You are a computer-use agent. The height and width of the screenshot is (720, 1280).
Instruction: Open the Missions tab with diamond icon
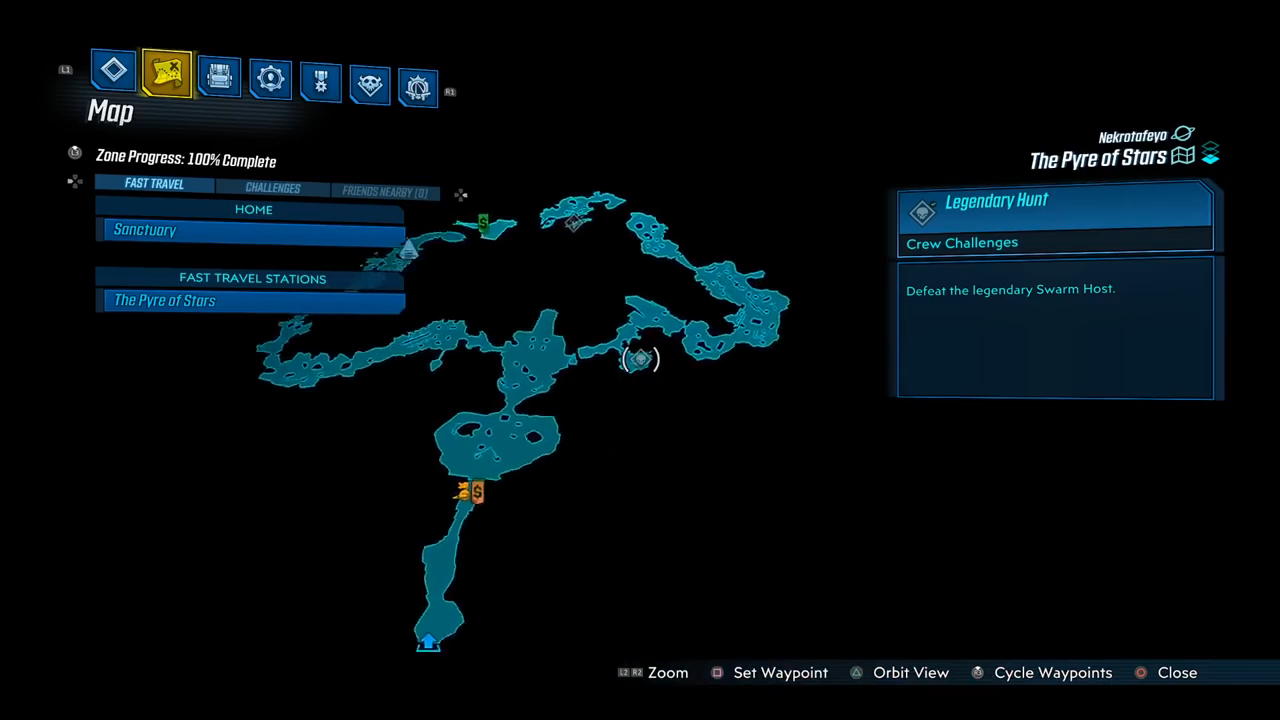coord(114,70)
